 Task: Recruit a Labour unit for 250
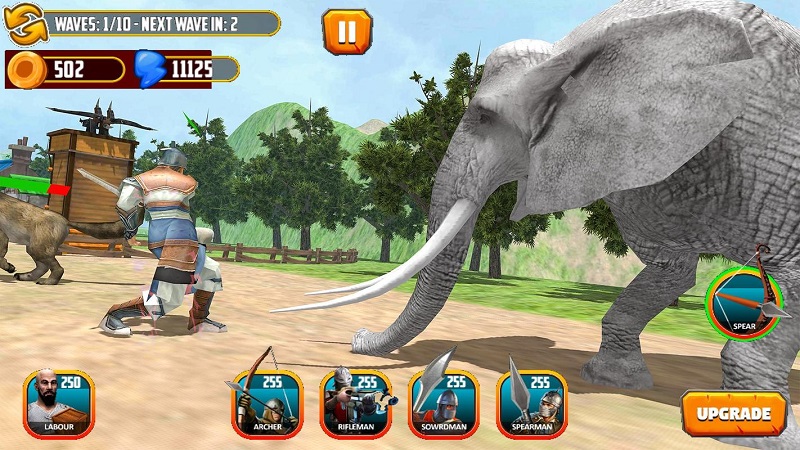coord(58,404)
